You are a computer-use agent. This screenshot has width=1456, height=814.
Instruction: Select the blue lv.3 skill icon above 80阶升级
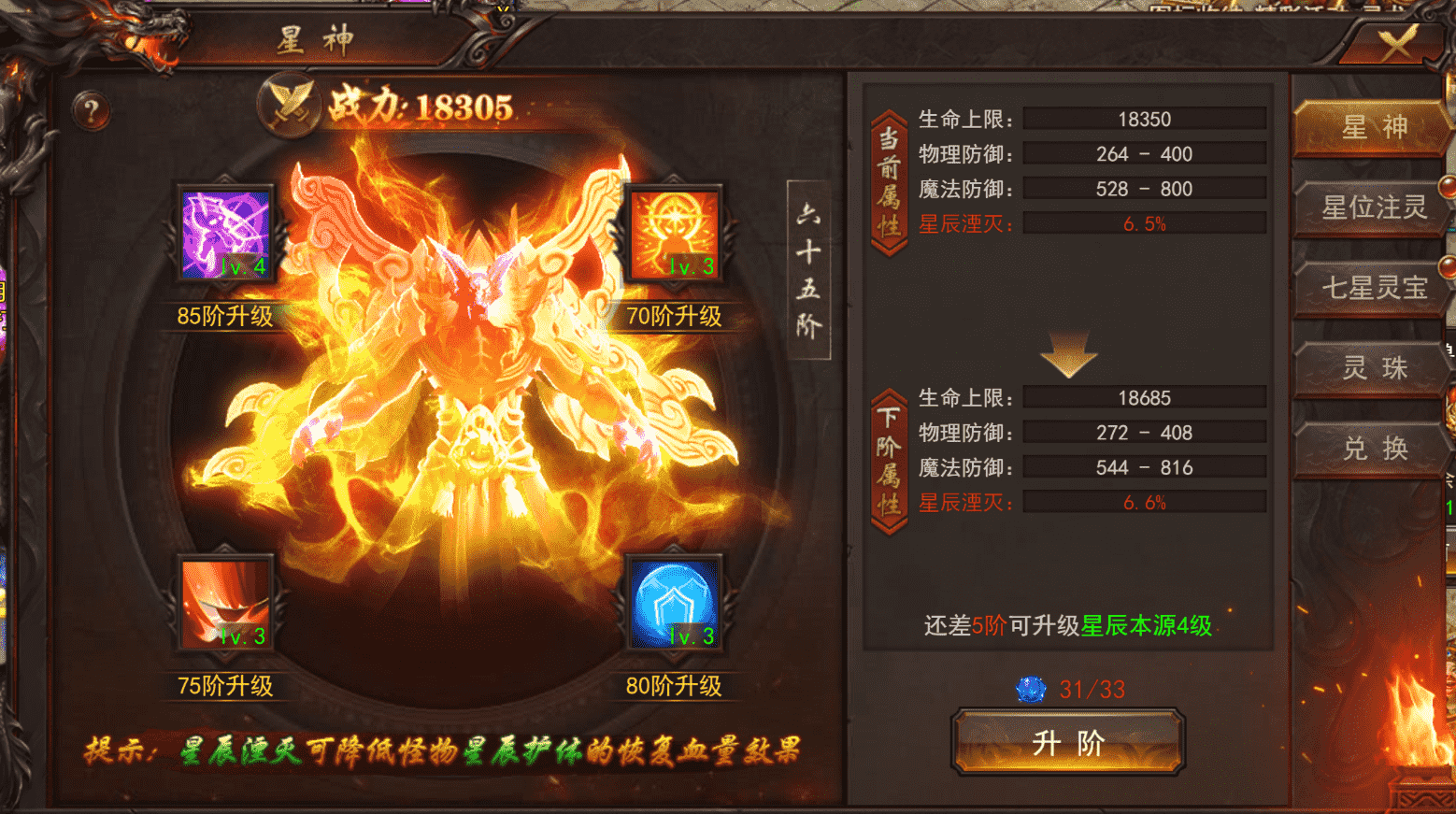(675, 605)
